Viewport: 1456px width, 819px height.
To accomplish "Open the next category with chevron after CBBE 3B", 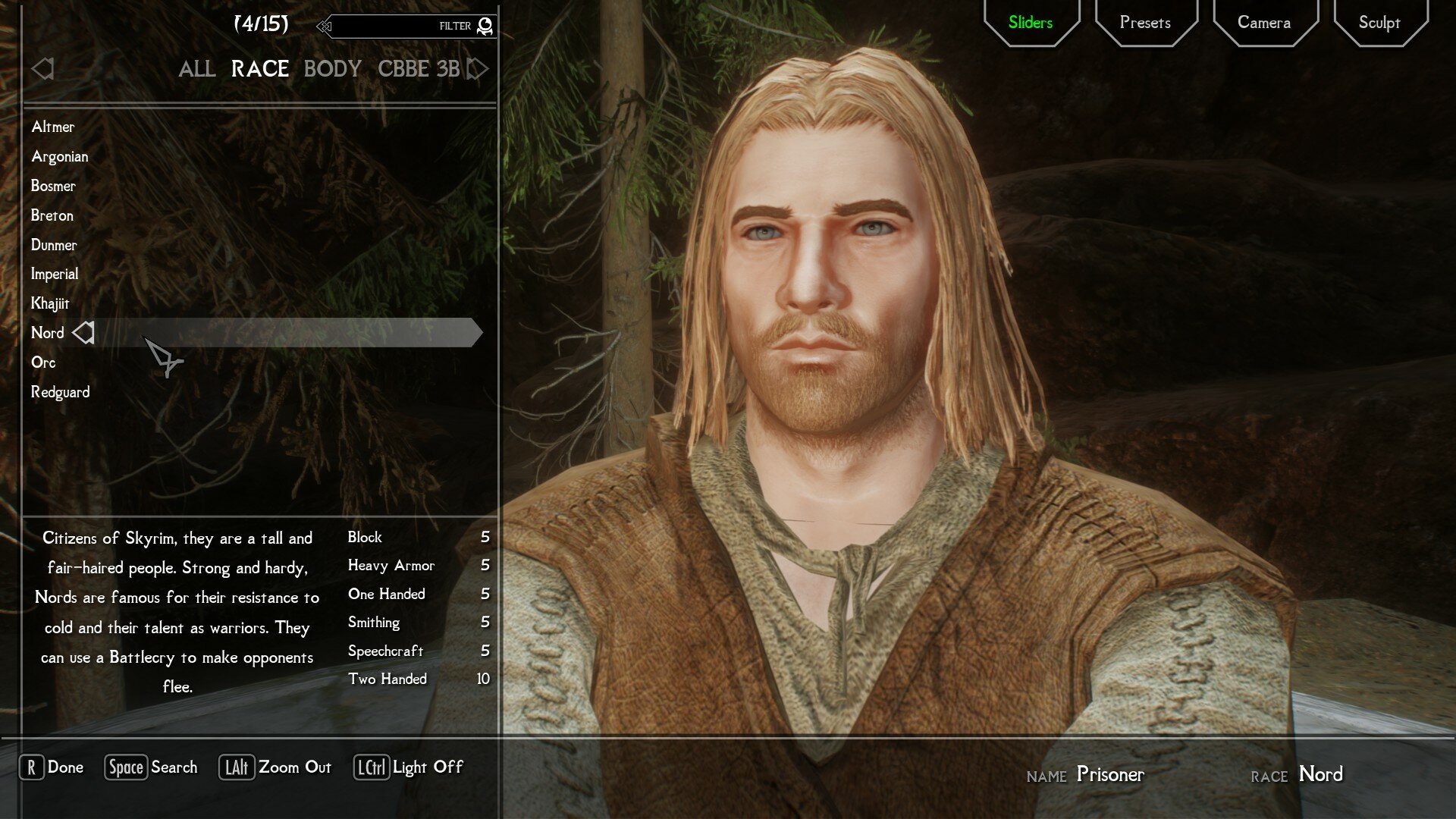I will pos(476,69).
